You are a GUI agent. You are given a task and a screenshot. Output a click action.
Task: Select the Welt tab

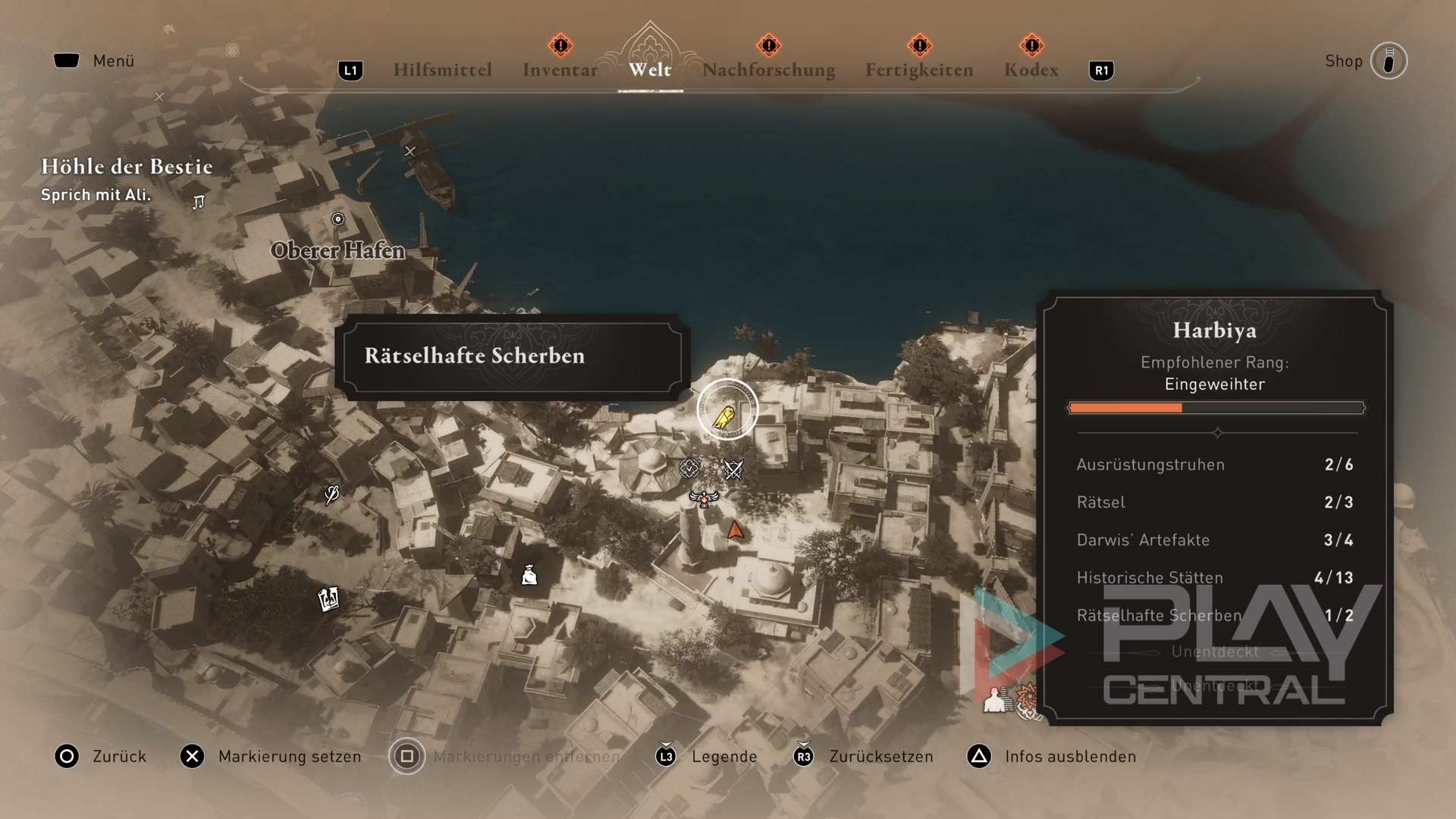[650, 70]
